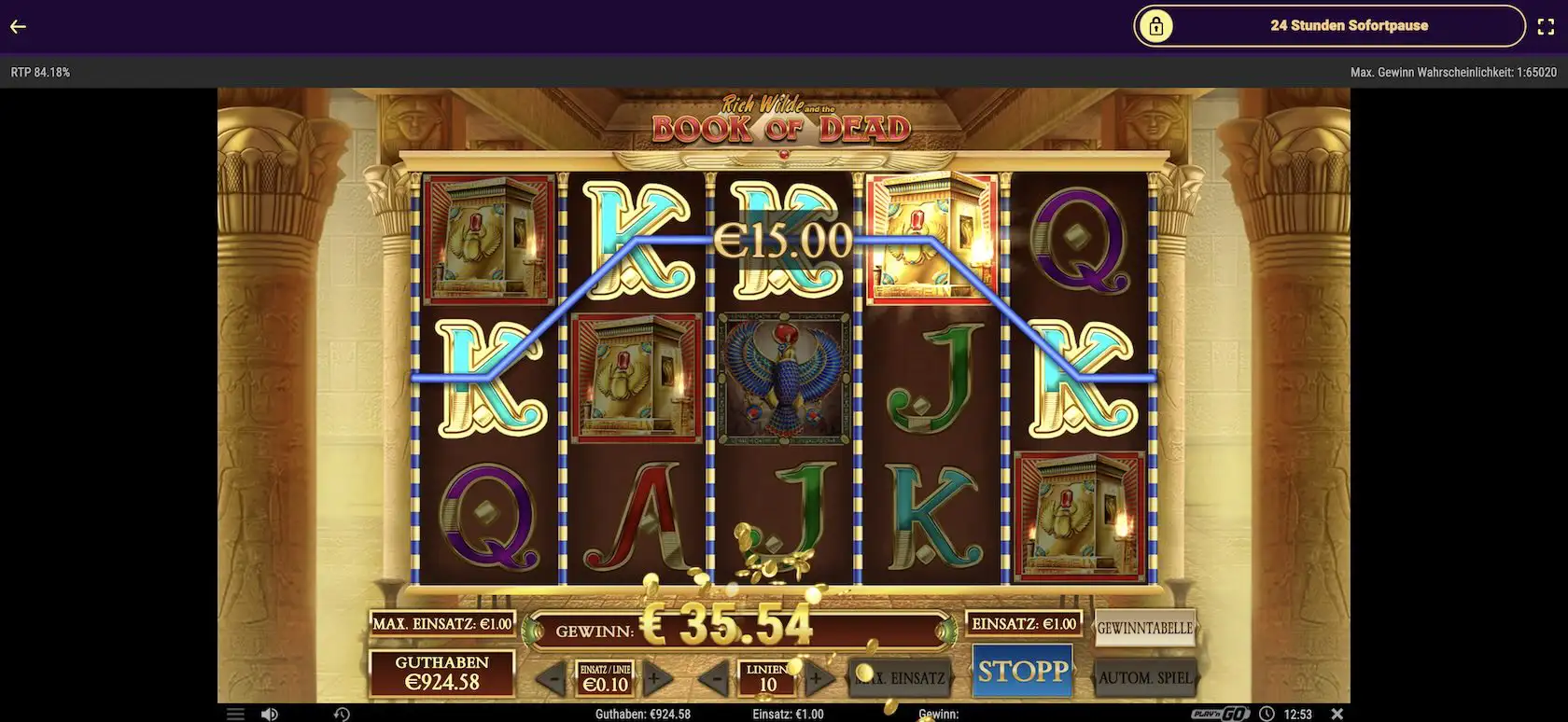
Task: Open the Gewinntabelle paytable
Action: click(x=1144, y=628)
